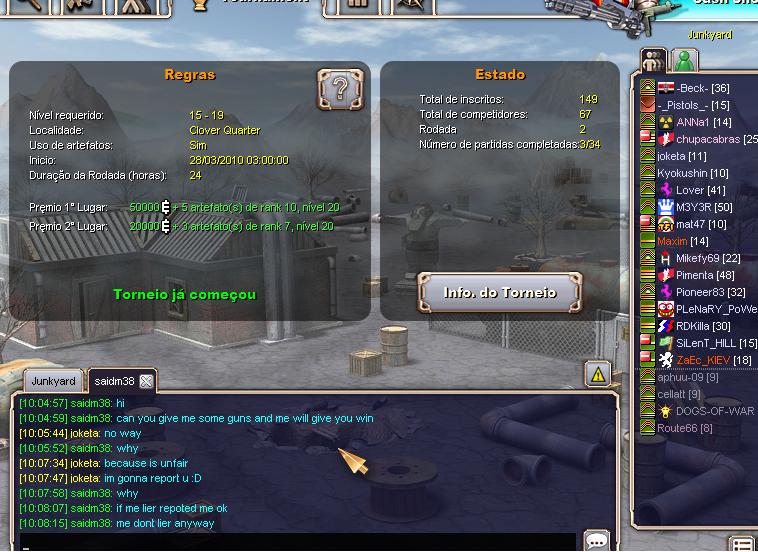Open the tournament info button
This screenshot has width=758, height=552.
point(499,293)
